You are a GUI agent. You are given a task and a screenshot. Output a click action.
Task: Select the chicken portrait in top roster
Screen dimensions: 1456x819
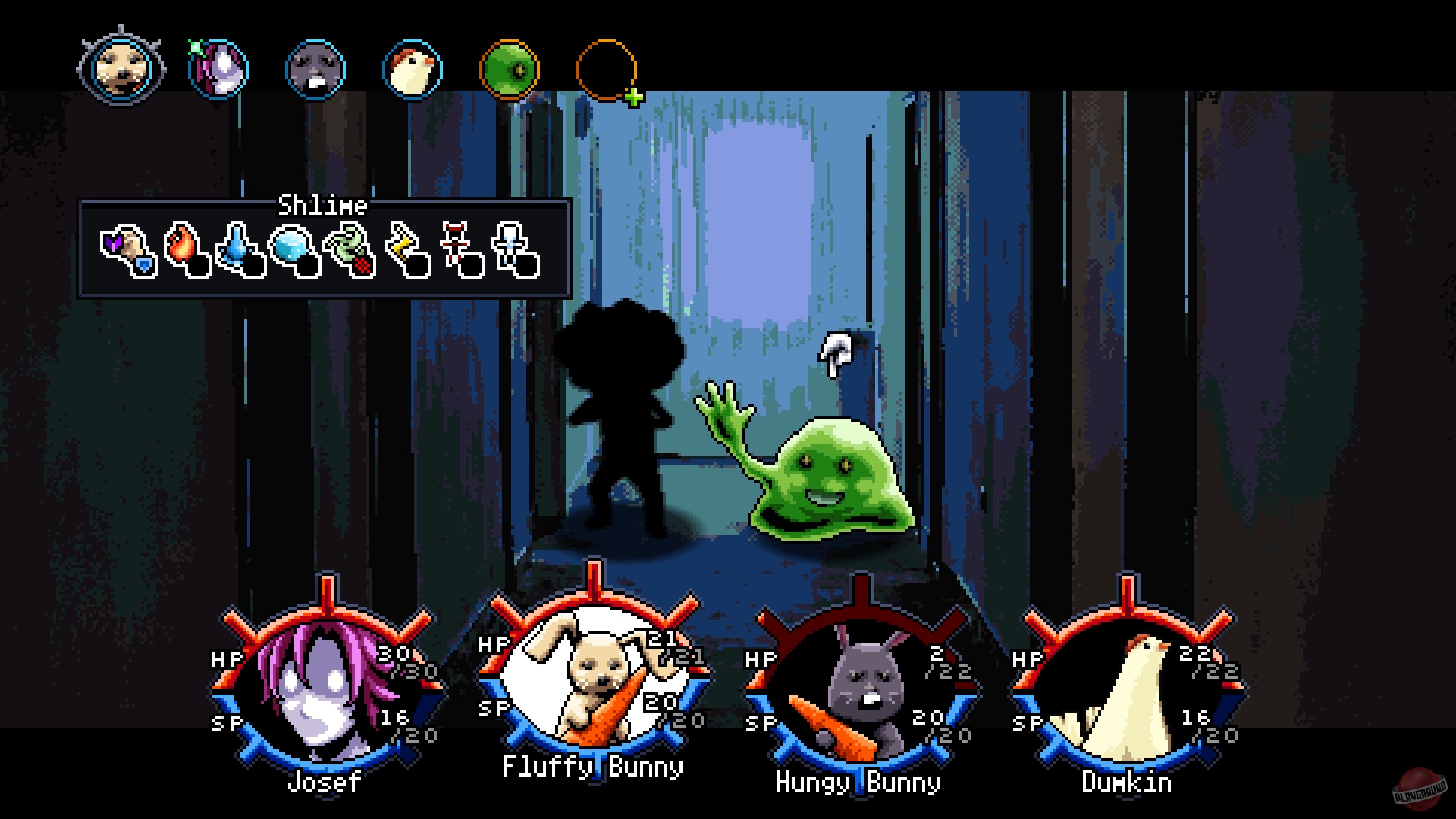point(413,69)
